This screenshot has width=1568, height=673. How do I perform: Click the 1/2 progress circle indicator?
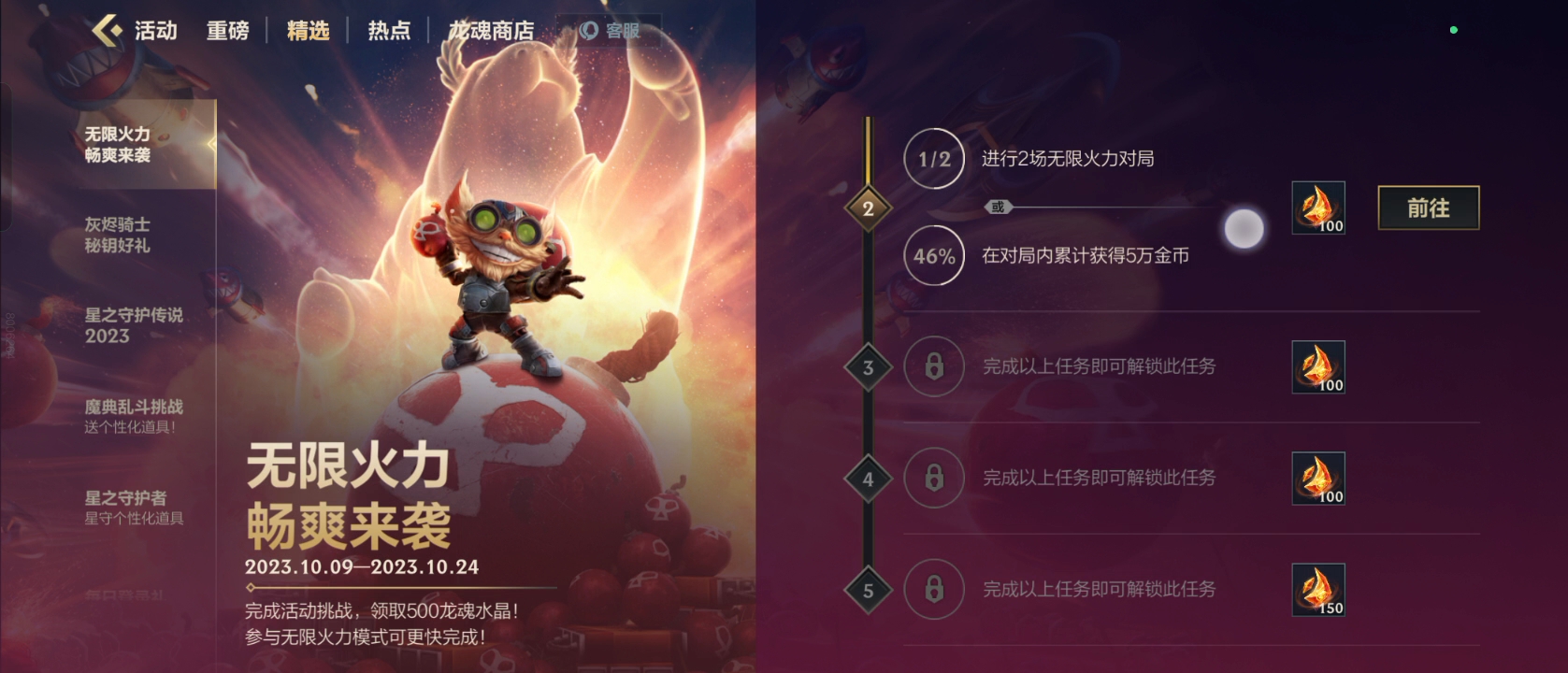coord(933,159)
